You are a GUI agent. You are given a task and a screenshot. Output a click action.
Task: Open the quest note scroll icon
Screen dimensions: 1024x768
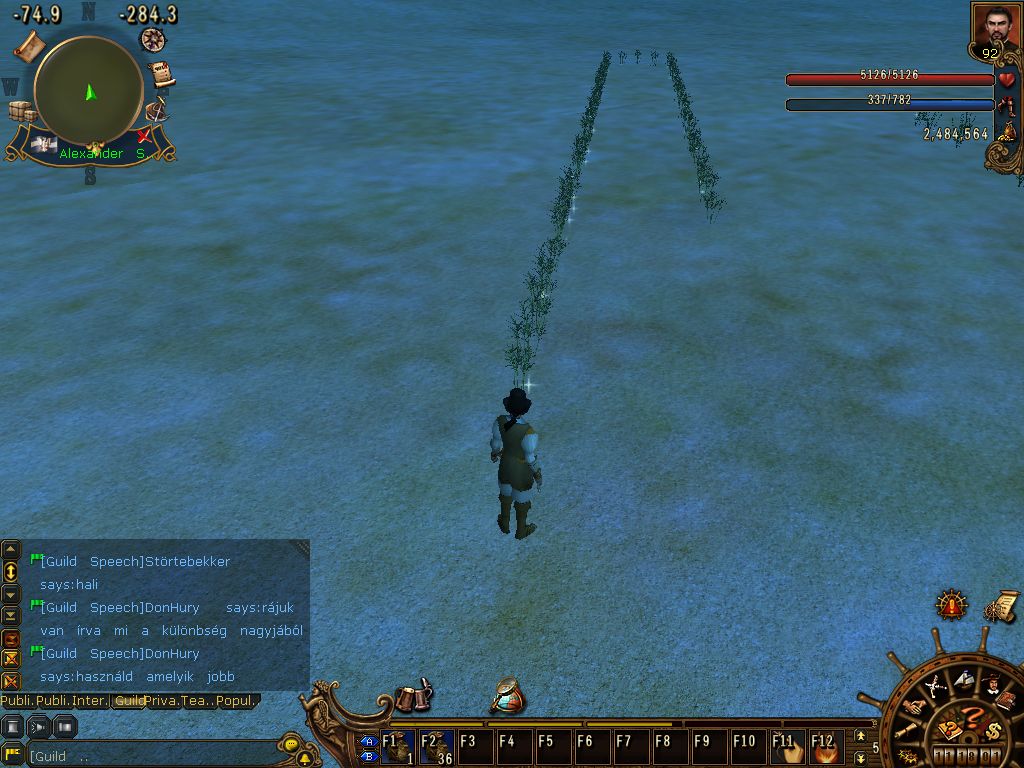click(162, 74)
